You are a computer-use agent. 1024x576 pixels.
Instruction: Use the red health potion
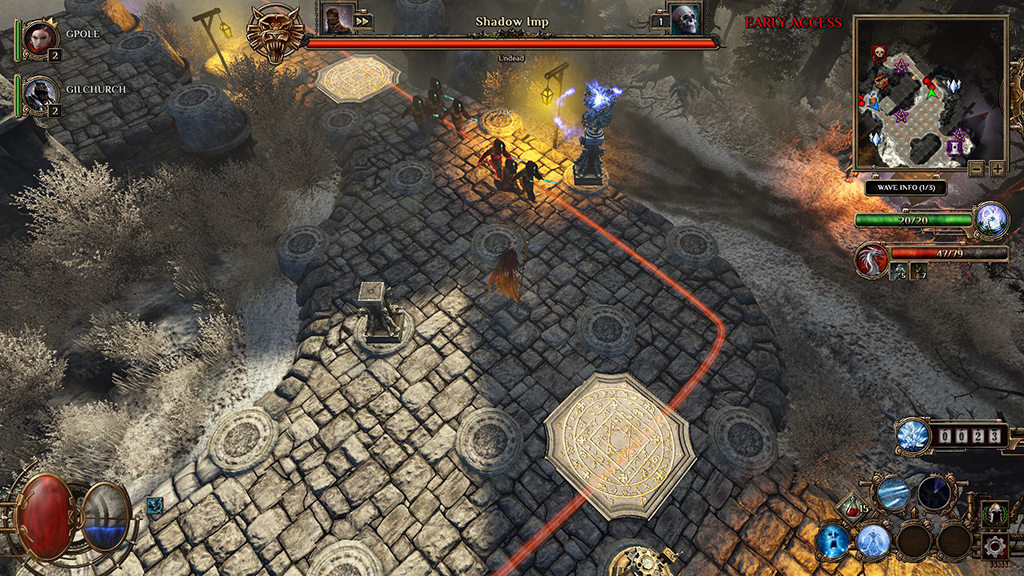pyautogui.click(x=851, y=509)
